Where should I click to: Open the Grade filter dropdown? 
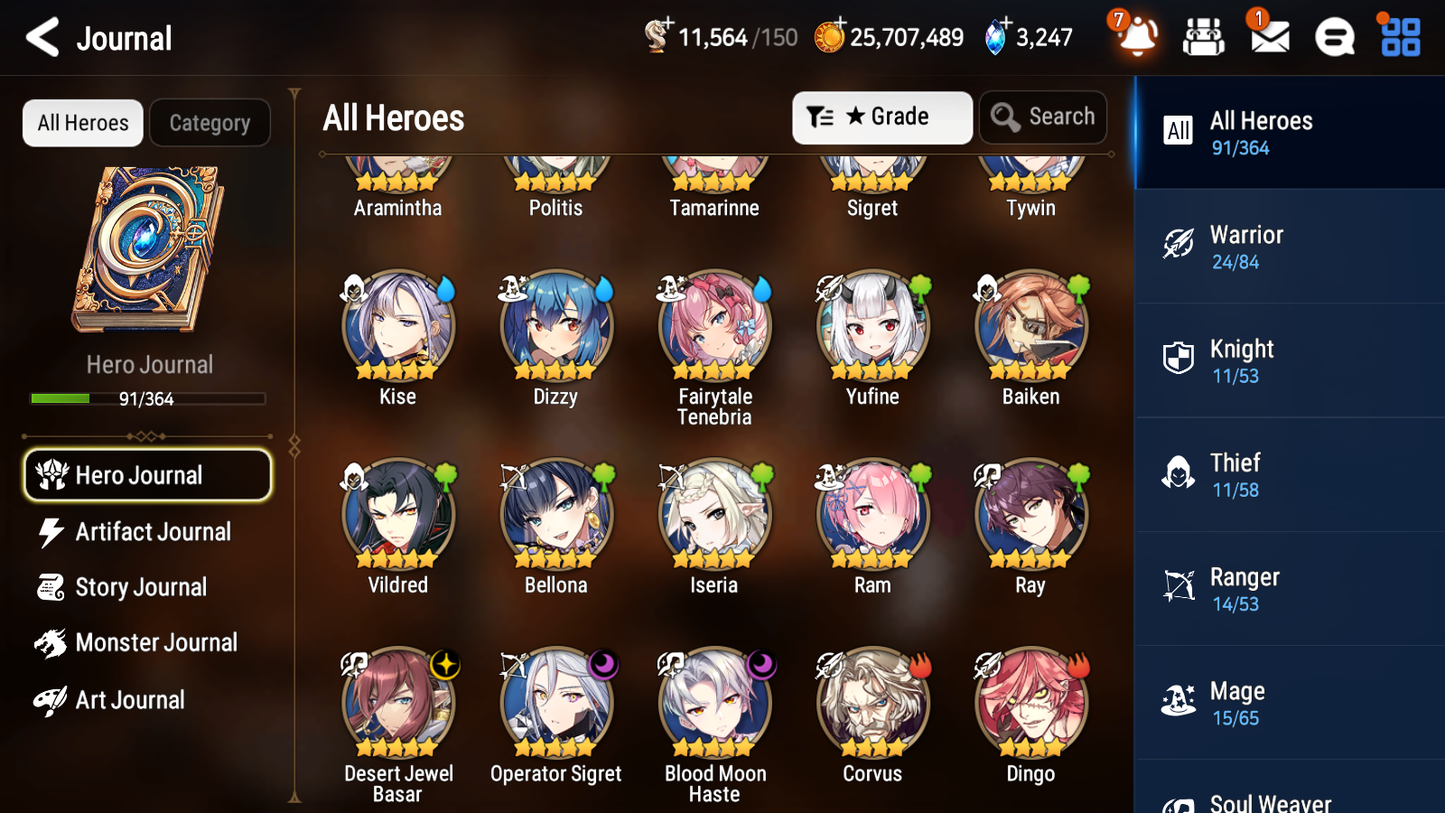[x=882, y=117]
